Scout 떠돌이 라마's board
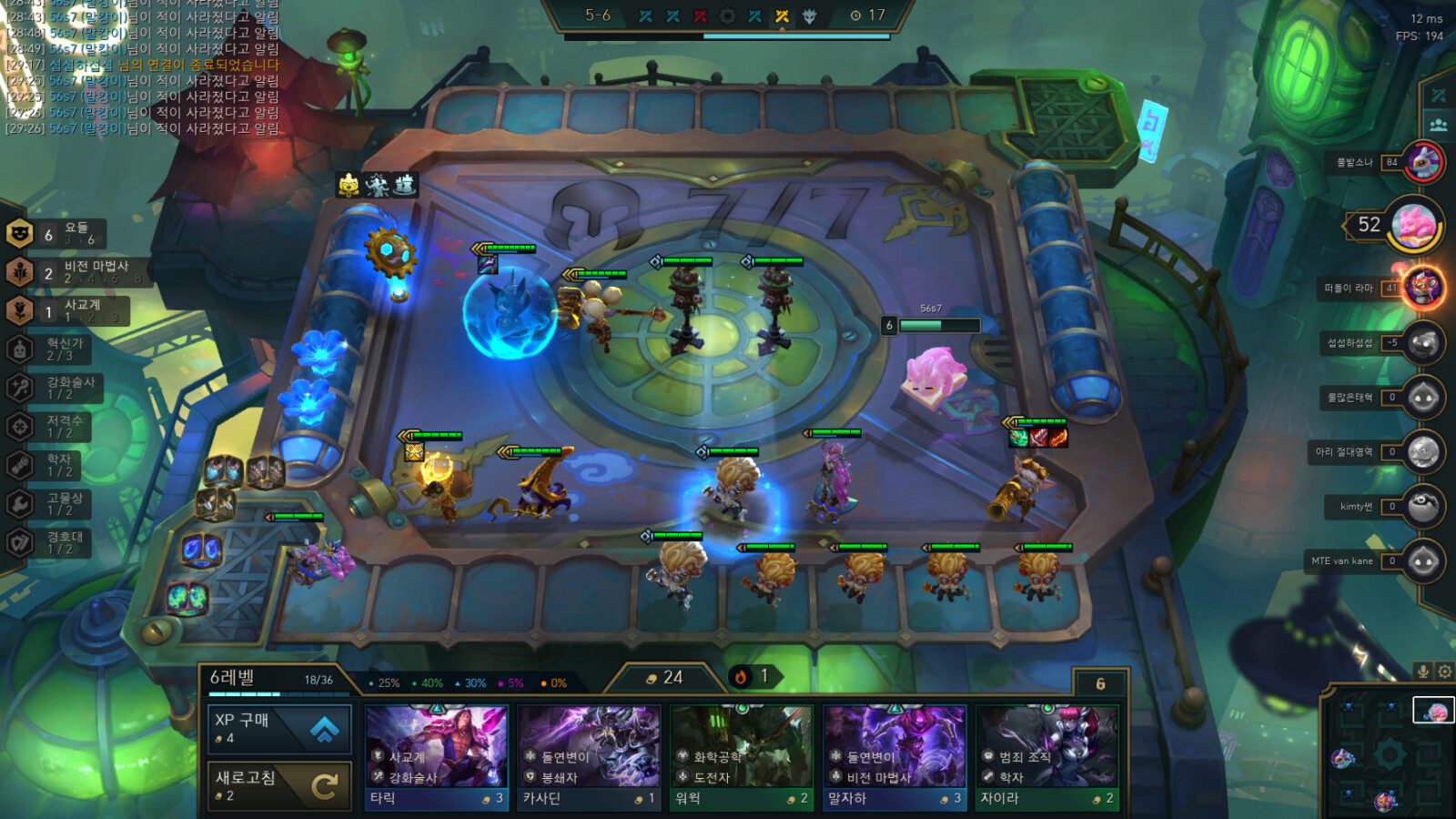 (1422, 288)
